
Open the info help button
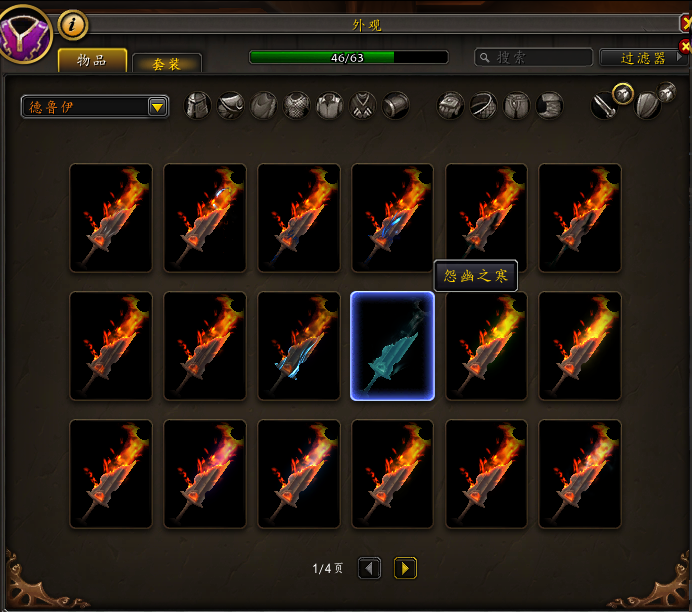point(72,24)
